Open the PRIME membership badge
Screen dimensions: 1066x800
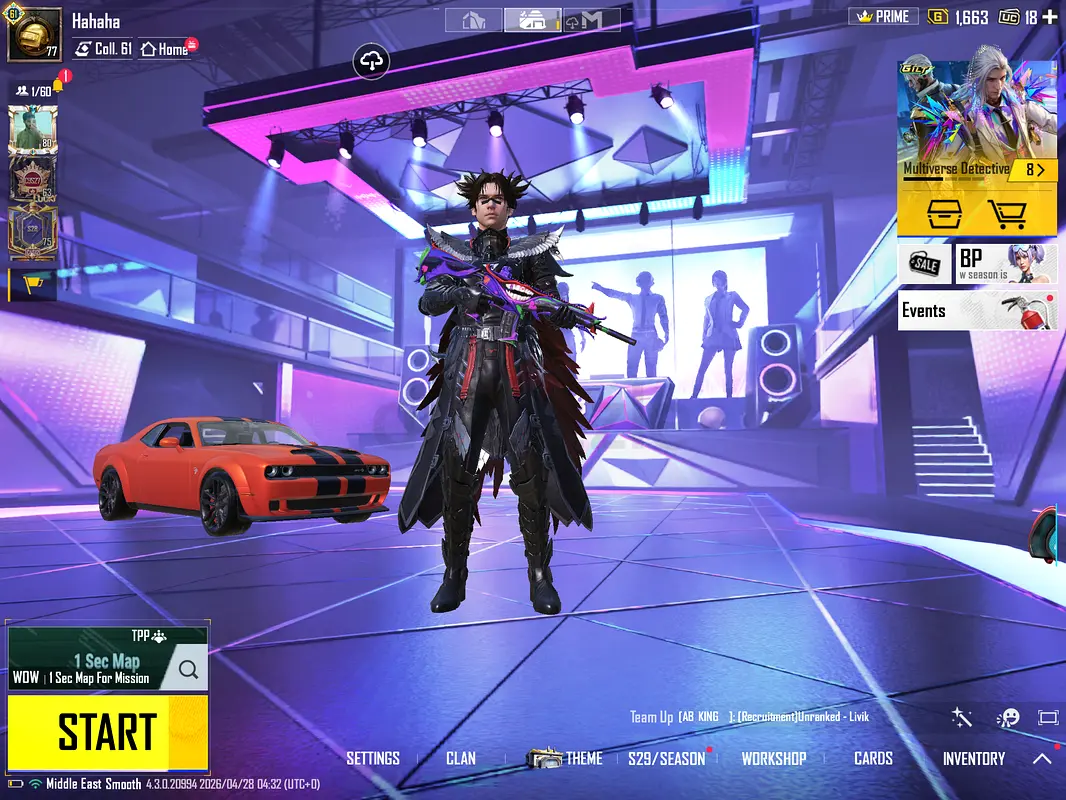click(x=880, y=17)
